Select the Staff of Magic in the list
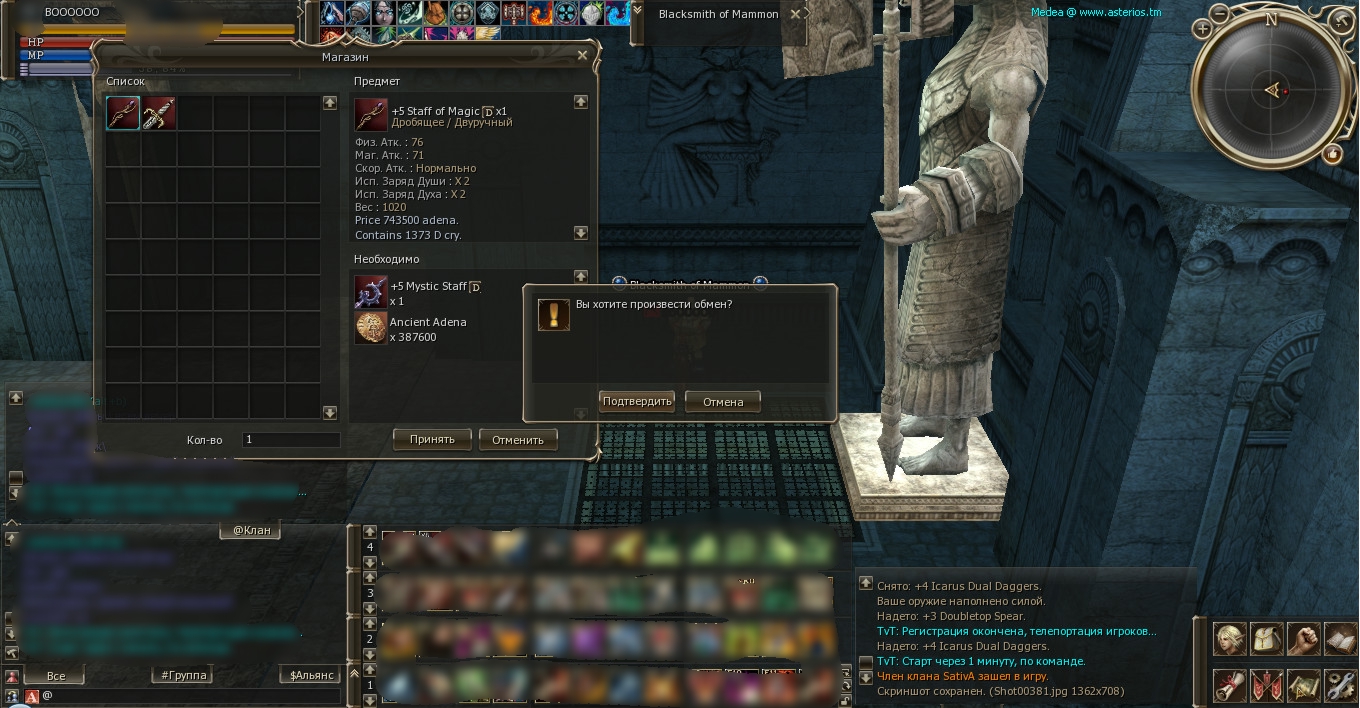1360x708 pixels. tap(123, 113)
